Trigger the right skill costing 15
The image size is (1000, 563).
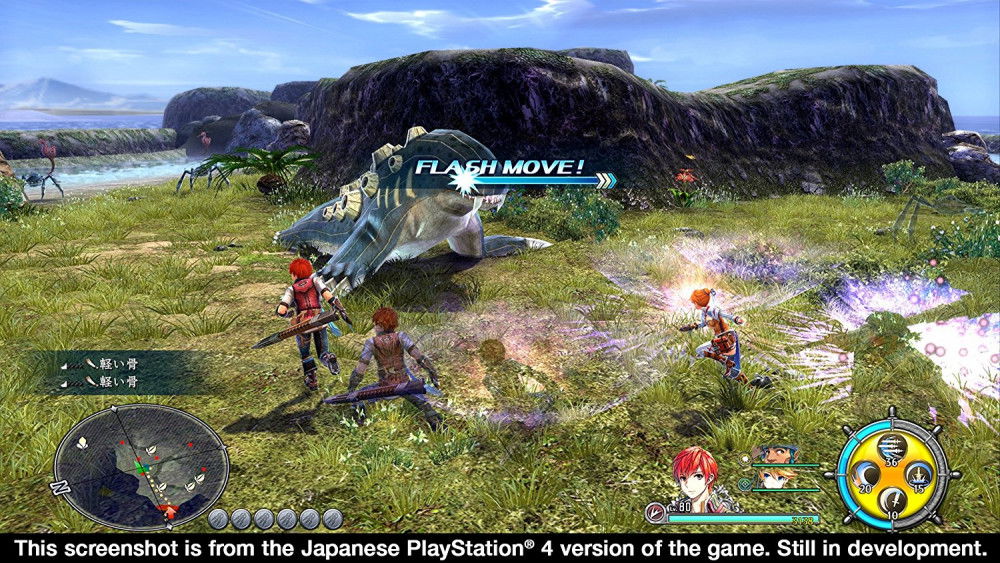coord(919,474)
